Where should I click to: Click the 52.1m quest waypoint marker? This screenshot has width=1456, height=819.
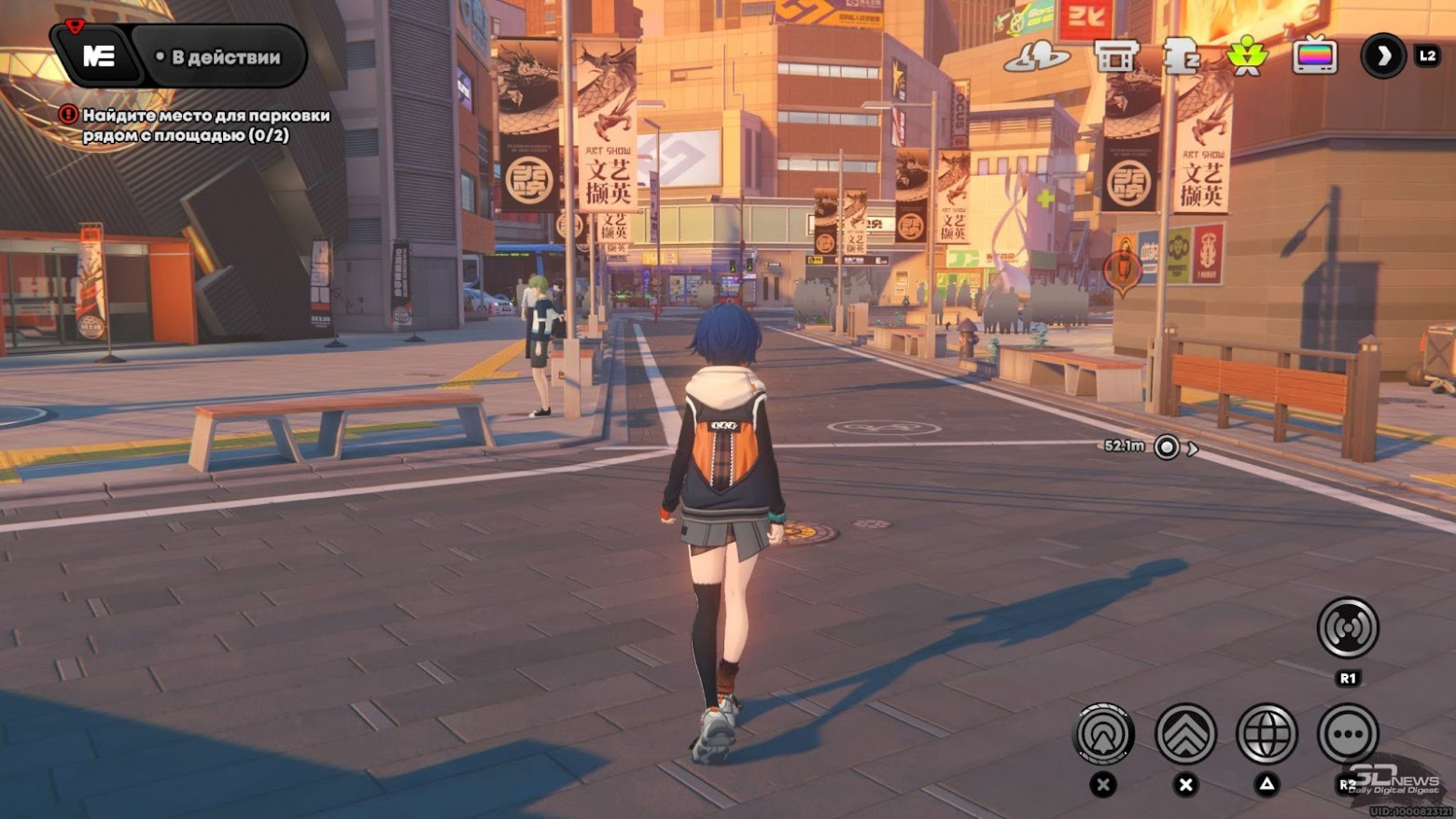coord(1167,447)
